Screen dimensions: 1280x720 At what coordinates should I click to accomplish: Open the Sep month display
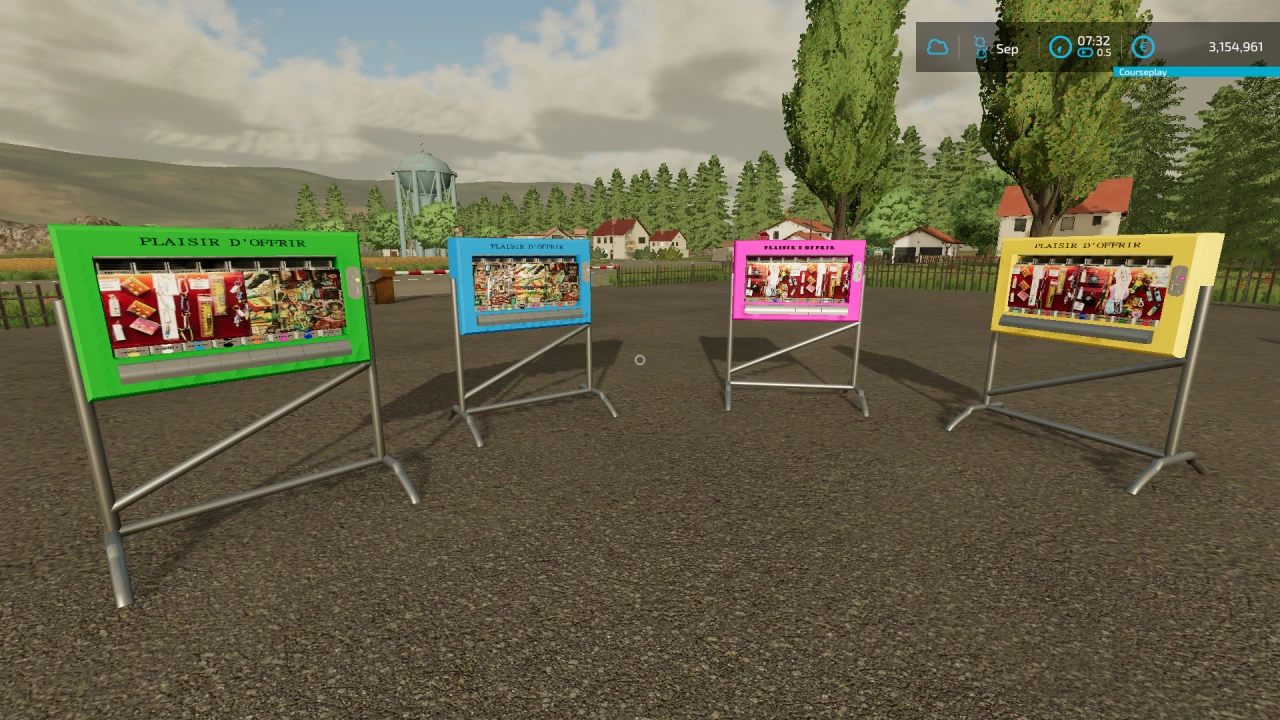(1007, 48)
